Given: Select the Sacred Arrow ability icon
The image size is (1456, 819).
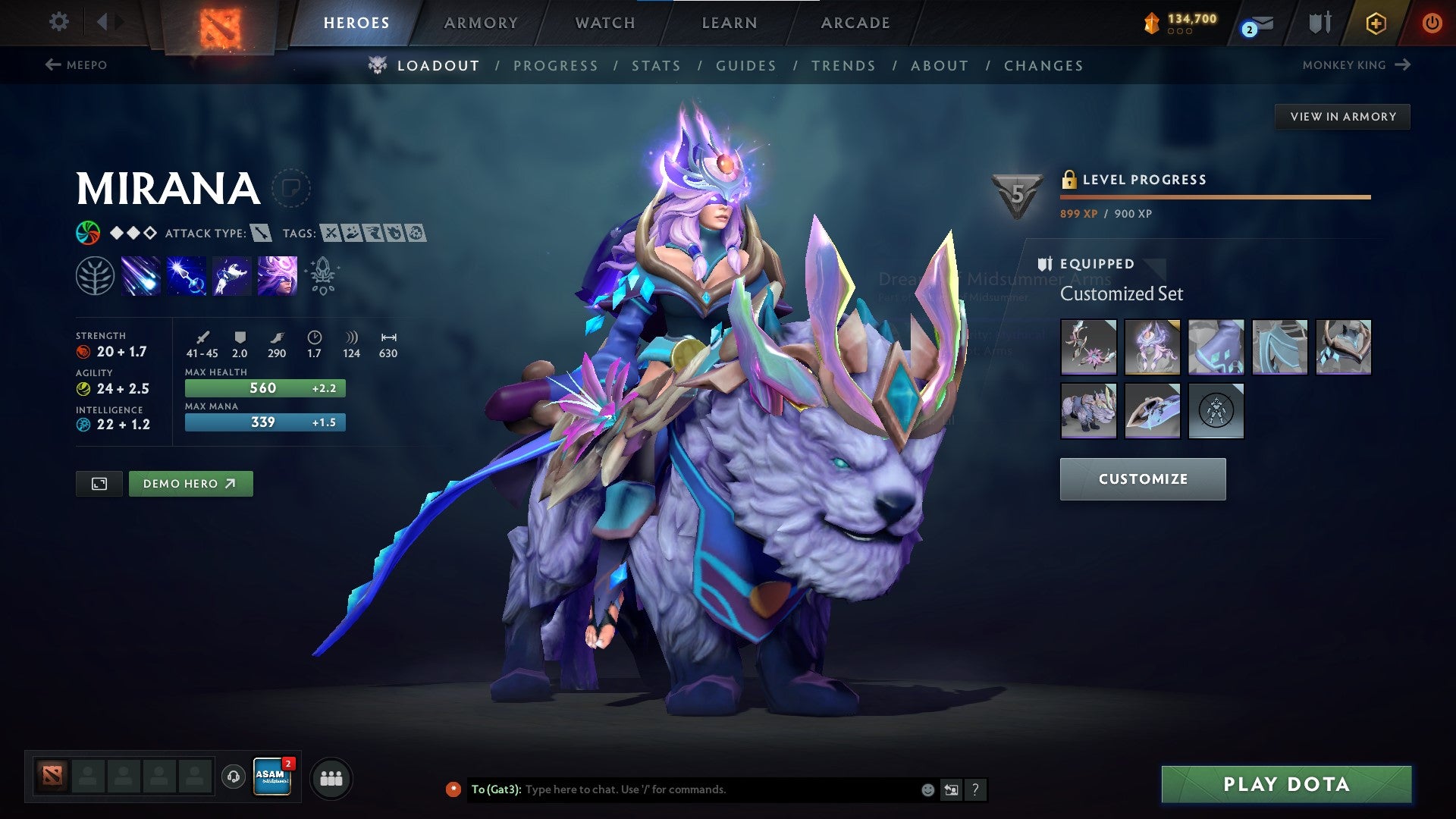Looking at the screenshot, I should [187, 275].
